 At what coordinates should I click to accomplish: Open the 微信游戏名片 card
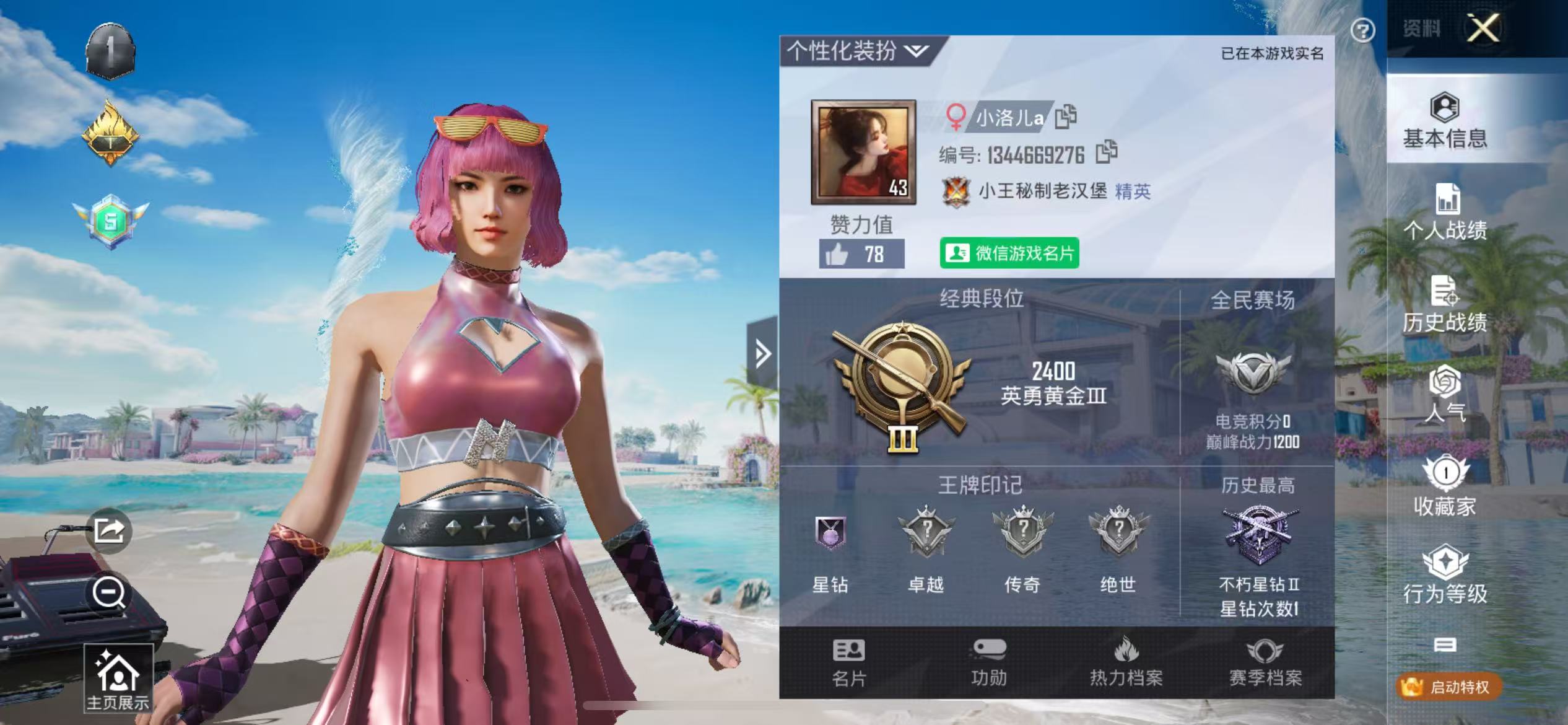[x=1009, y=253]
